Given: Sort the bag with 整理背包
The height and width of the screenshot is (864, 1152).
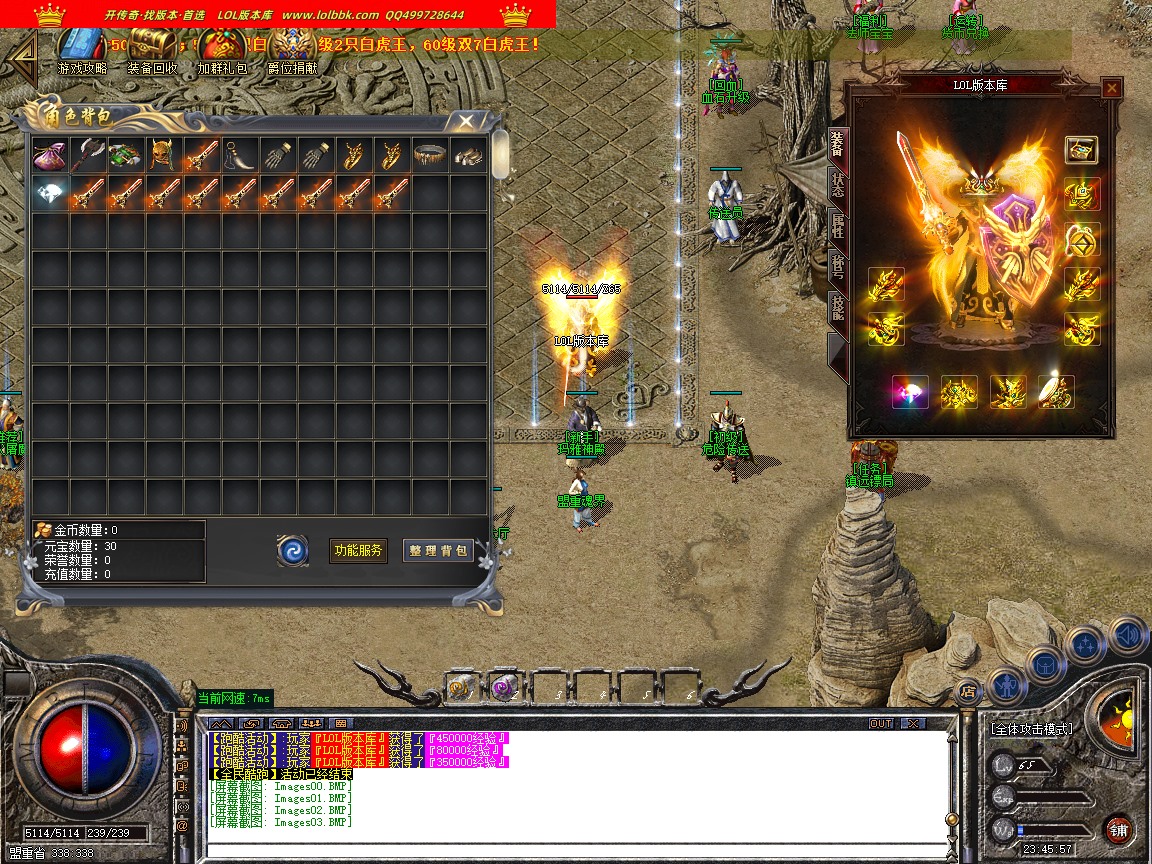Looking at the screenshot, I should (438, 550).
